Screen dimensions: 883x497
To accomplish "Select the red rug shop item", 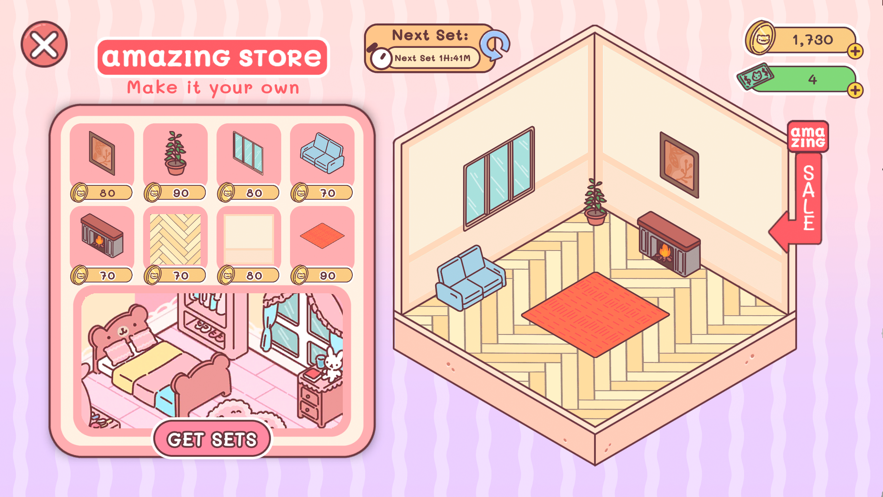I will pyautogui.click(x=322, y=243).
